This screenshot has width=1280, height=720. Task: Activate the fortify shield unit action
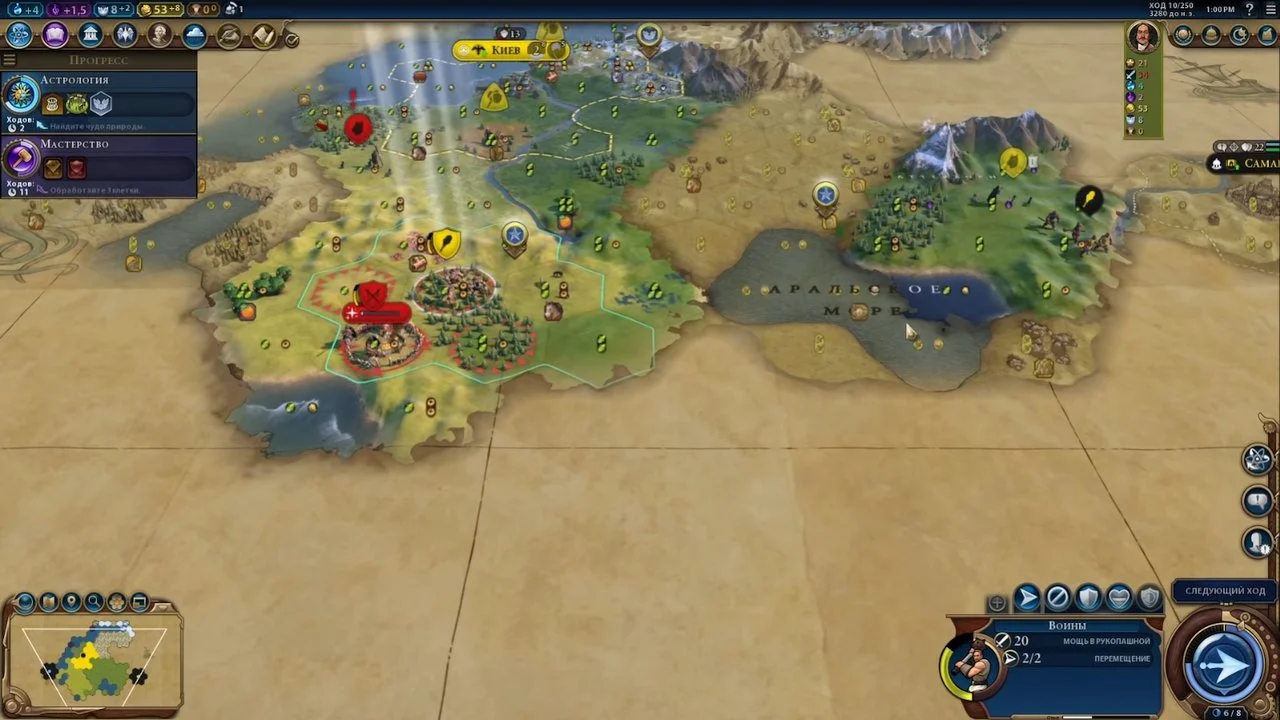click(x=1088, y=599)
